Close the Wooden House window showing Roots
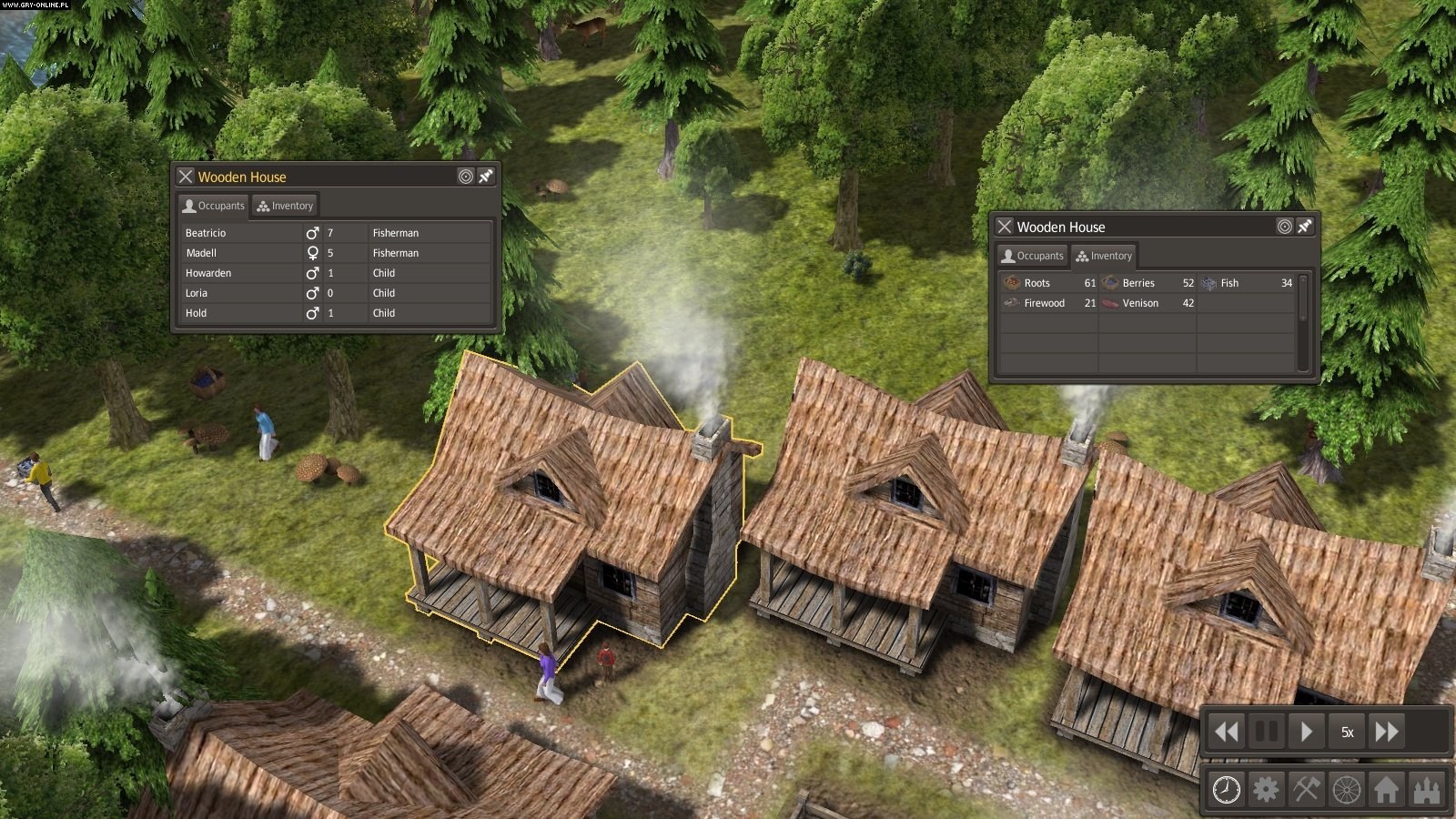Screen dimensions: 1456x819 [1005, 227]
